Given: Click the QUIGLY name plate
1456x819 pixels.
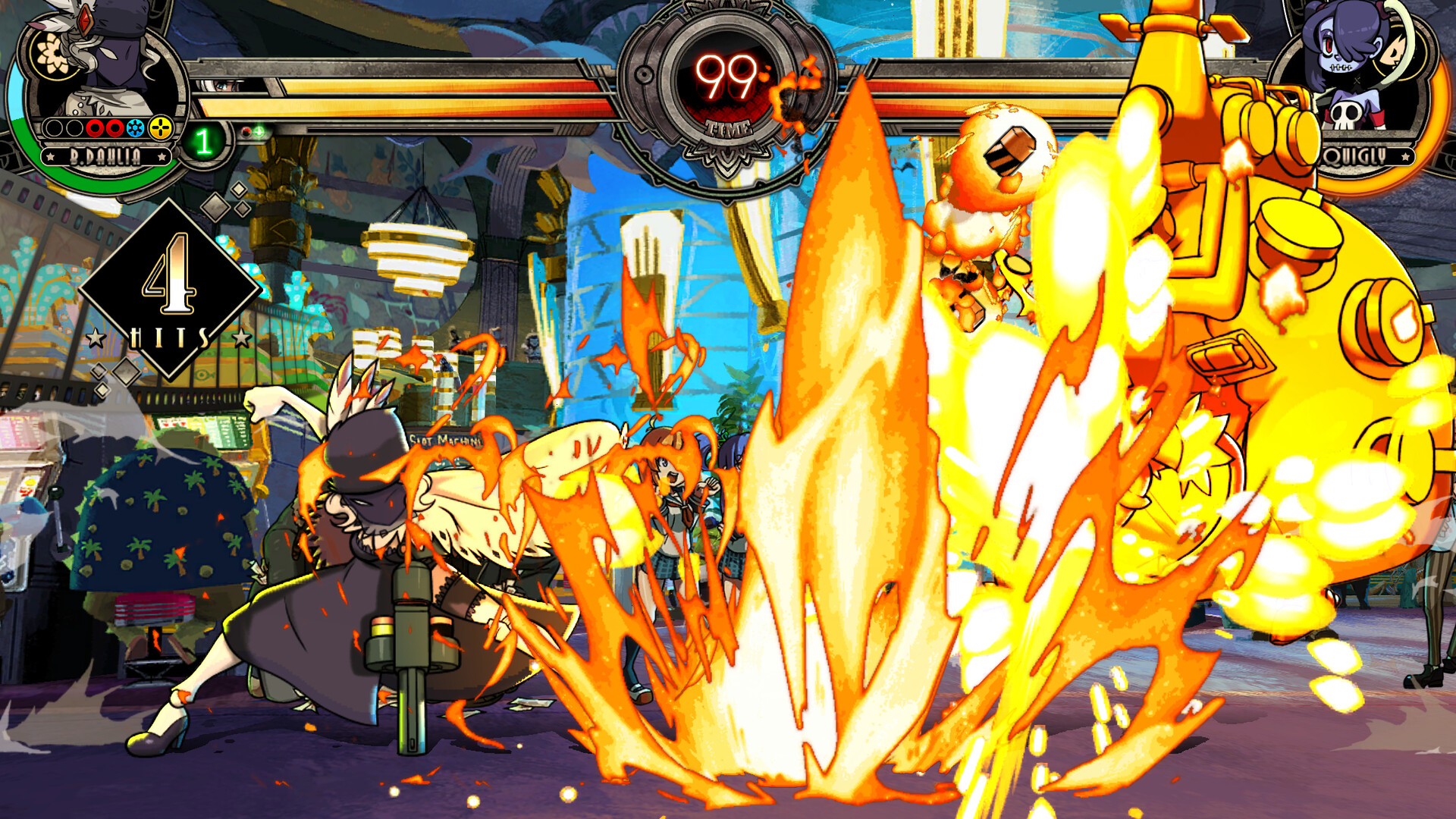Looking at the screenshot, I should (x=1355, y=155).
